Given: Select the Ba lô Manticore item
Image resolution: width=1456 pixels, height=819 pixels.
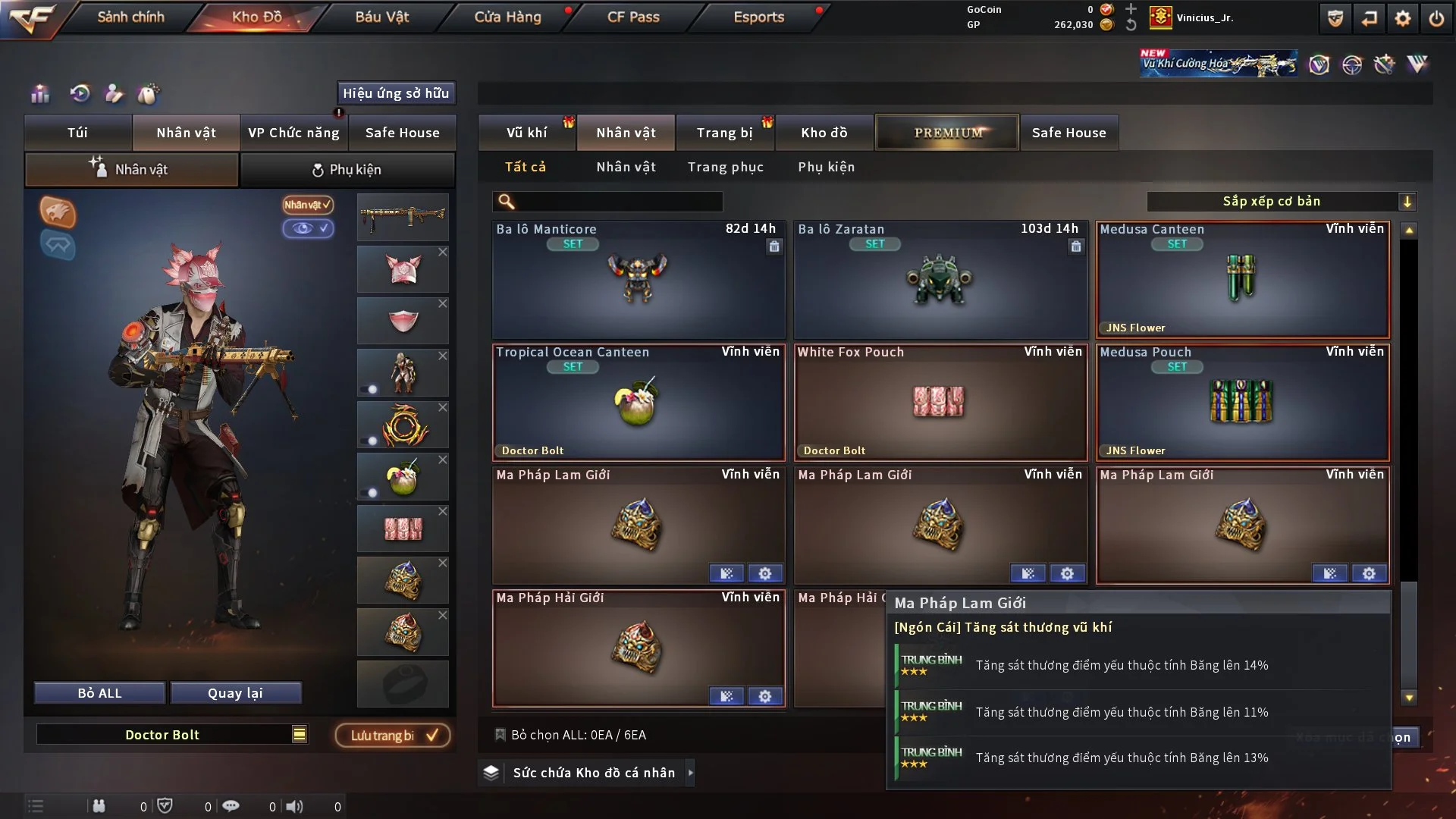Looking at the screenshot, I should tap(639, 280).
